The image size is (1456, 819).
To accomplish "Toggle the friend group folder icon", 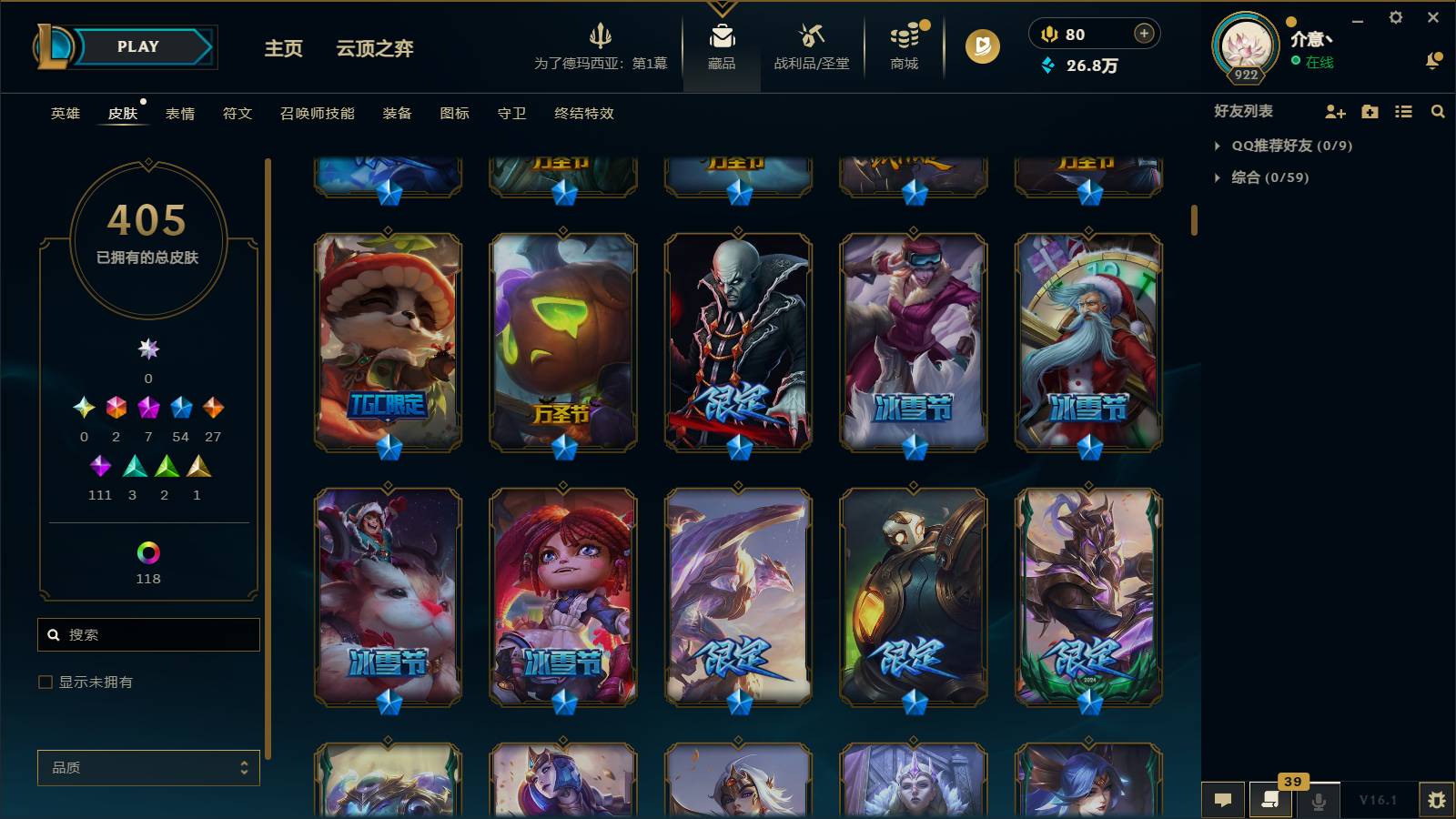I will pyautogui.click(x=1369, y=112).
